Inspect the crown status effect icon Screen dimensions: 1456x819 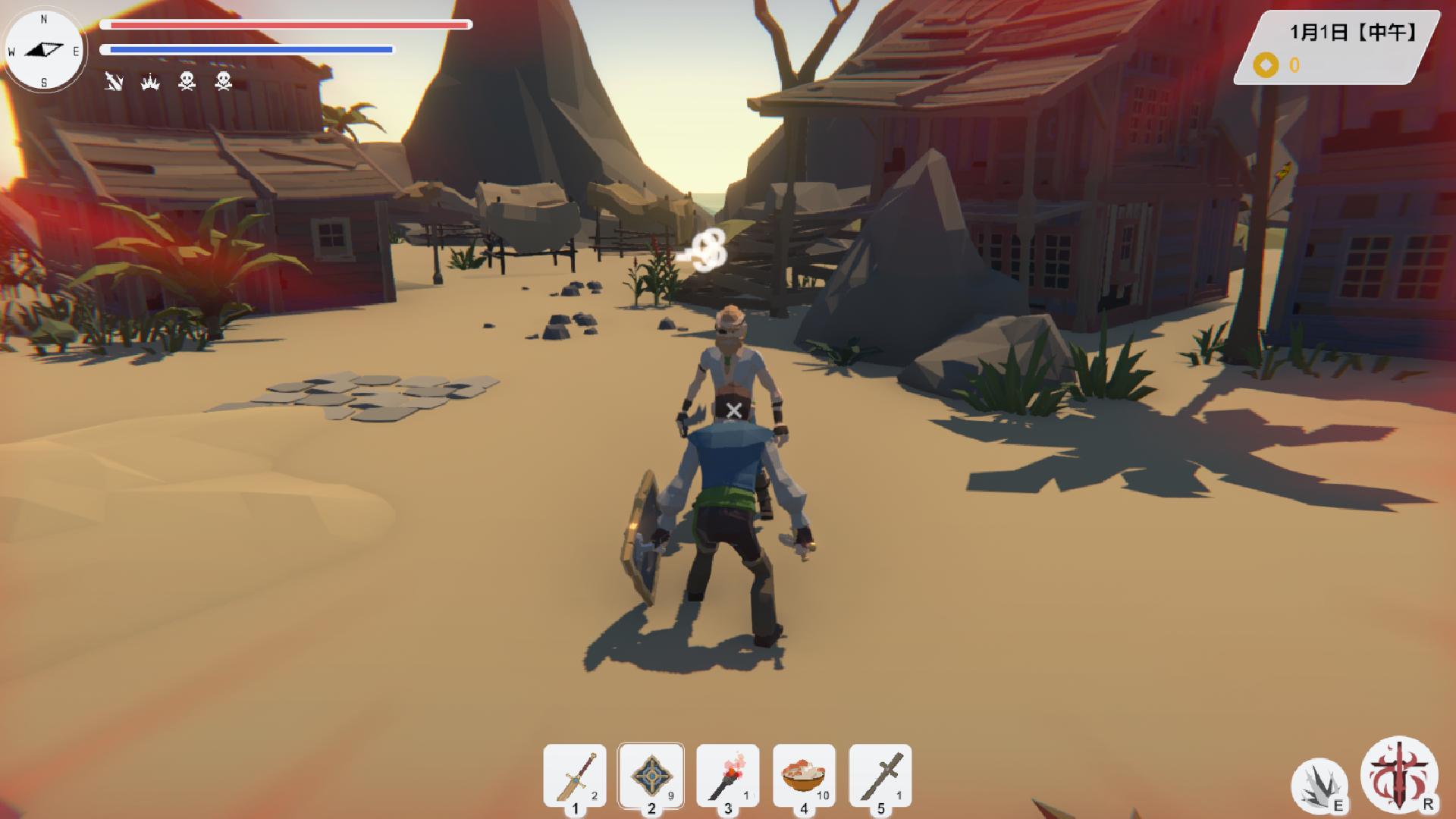point(150,81)
